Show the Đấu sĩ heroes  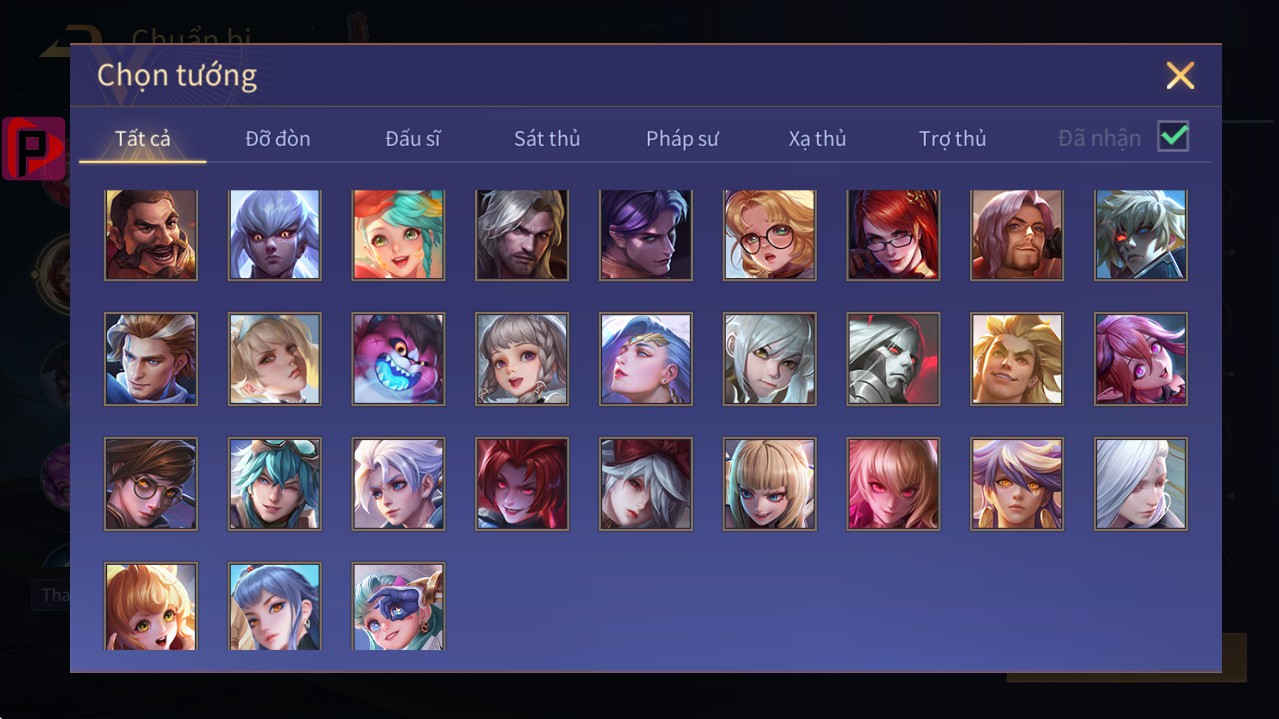(x=413, y=138)
